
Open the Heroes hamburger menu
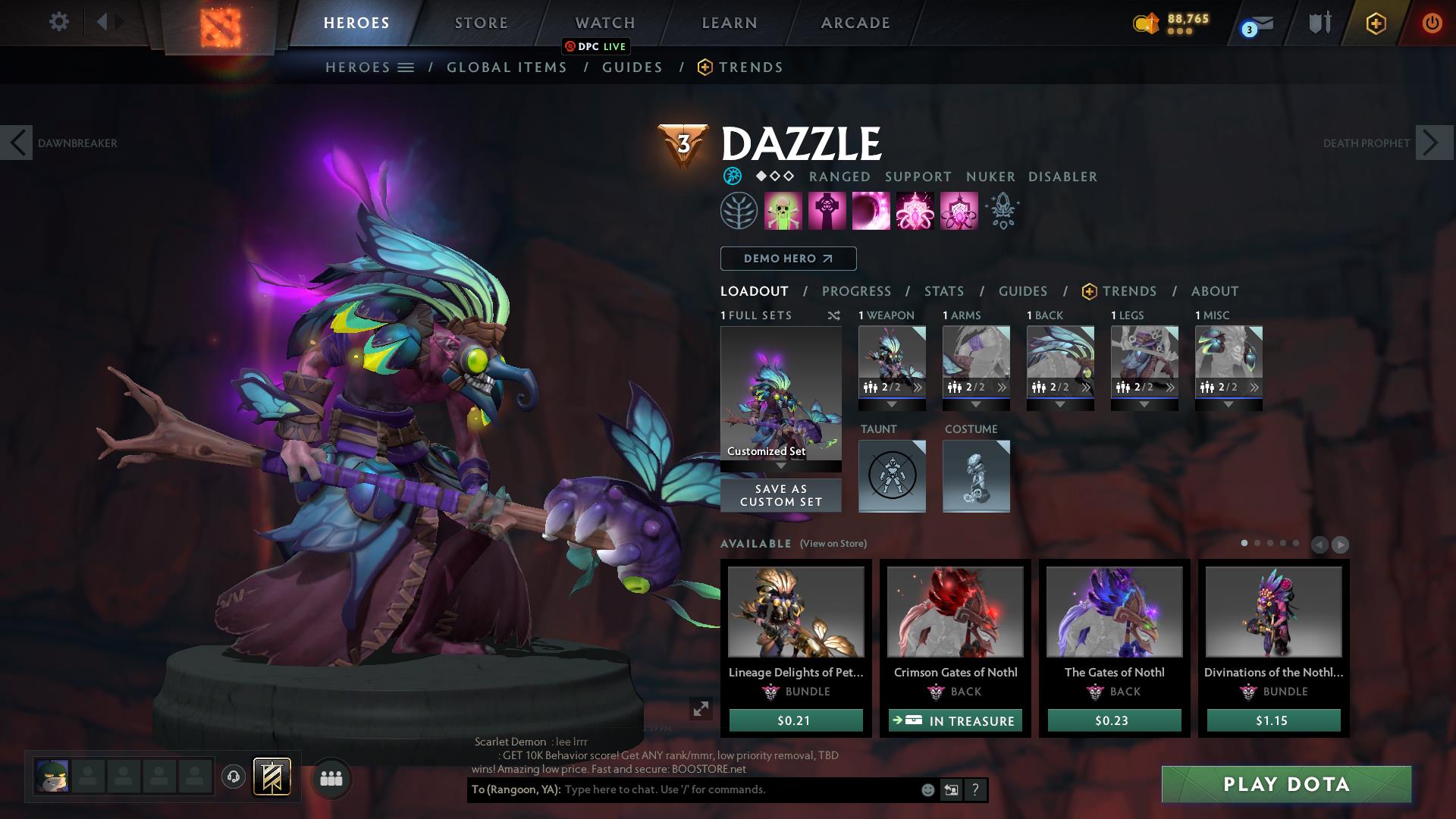point(406,67)
